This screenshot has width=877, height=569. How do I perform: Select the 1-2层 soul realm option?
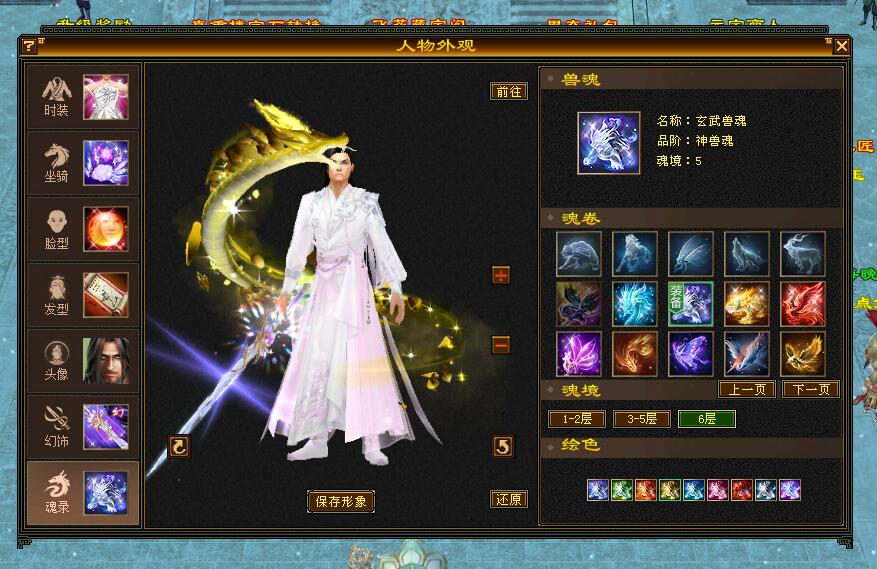[577, 419]
